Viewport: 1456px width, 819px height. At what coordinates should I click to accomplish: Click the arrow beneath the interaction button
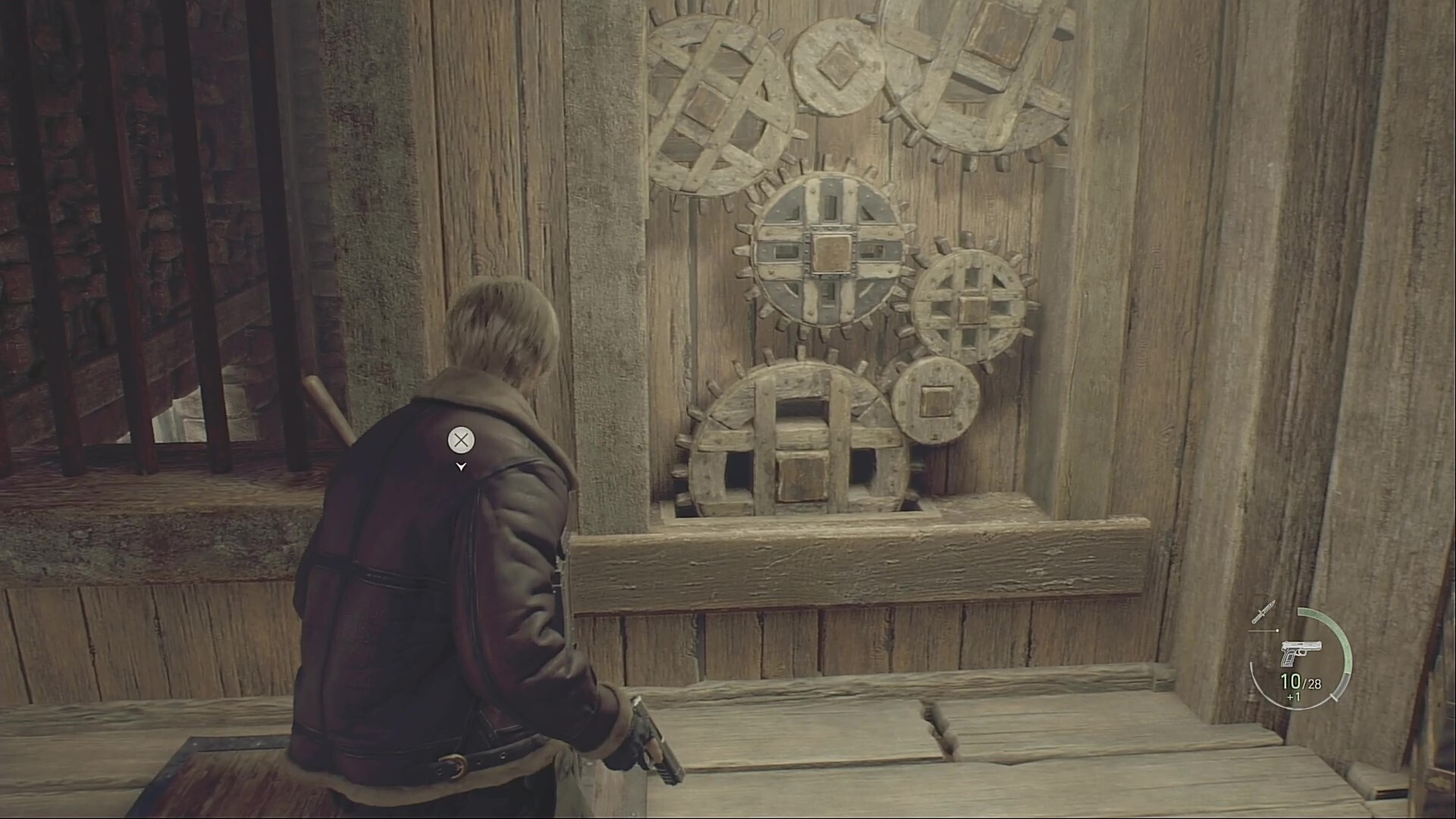point(460,468)
